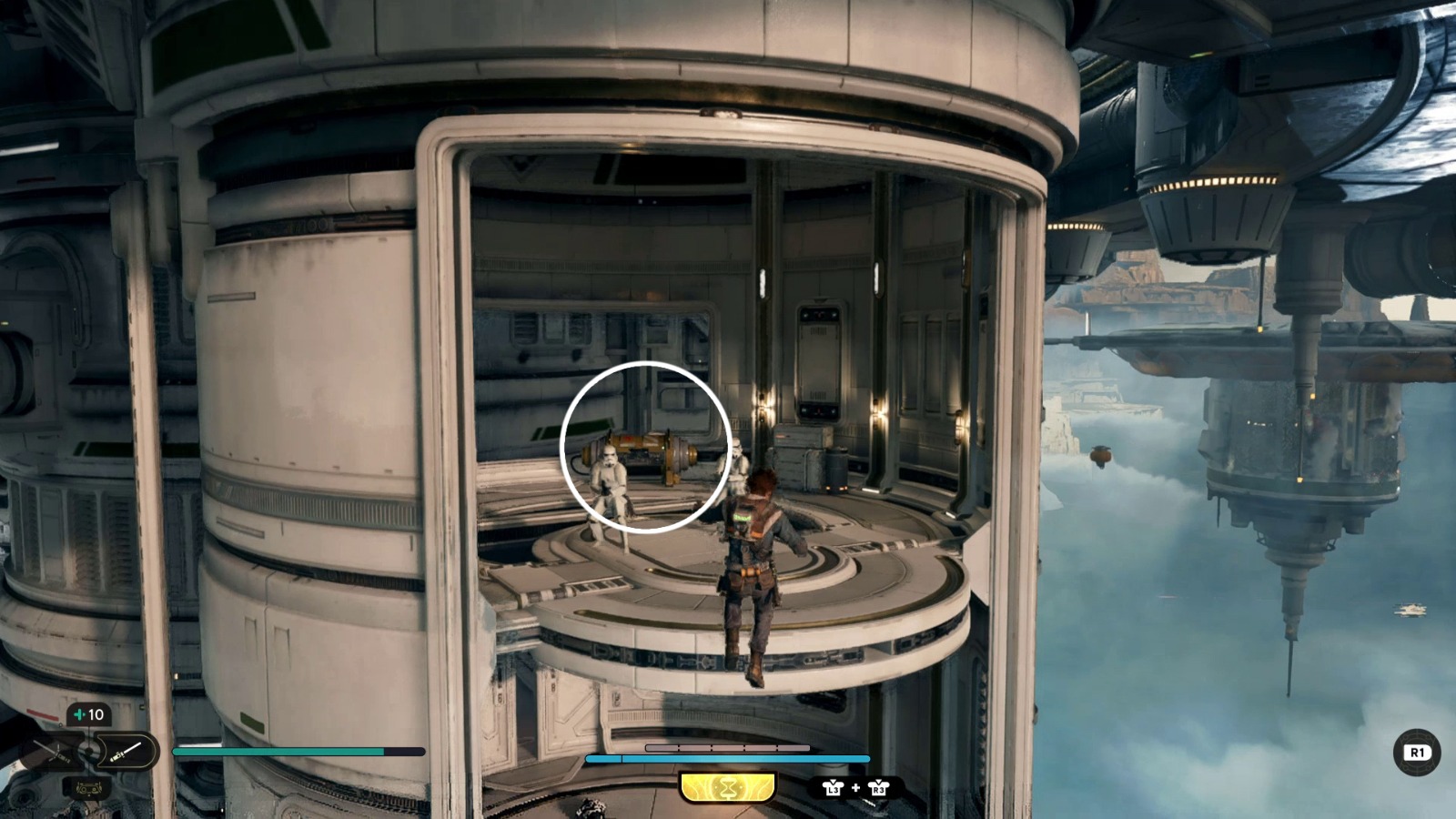Click the R3 stick button prompt
The image size is (1456, 819).
click(x=879, y=789)
